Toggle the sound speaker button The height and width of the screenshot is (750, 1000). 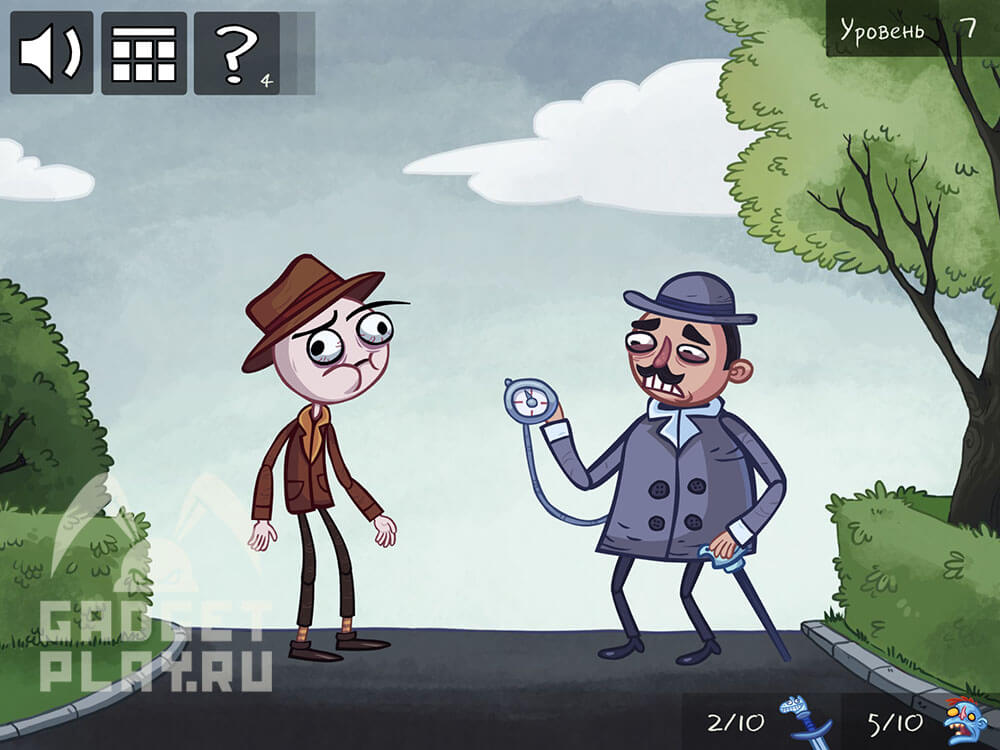point(51,53)
